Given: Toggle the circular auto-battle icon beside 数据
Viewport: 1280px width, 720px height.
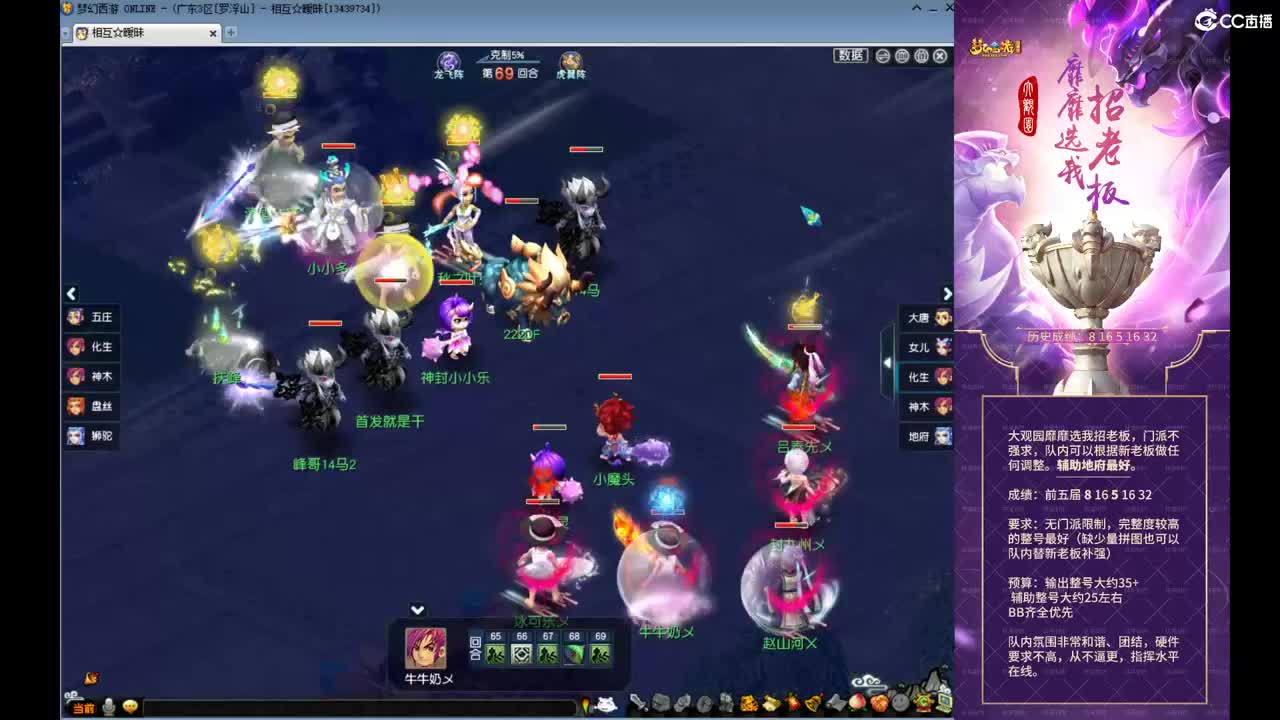Looking at the screenshot, I should click(x=883, y=56).
